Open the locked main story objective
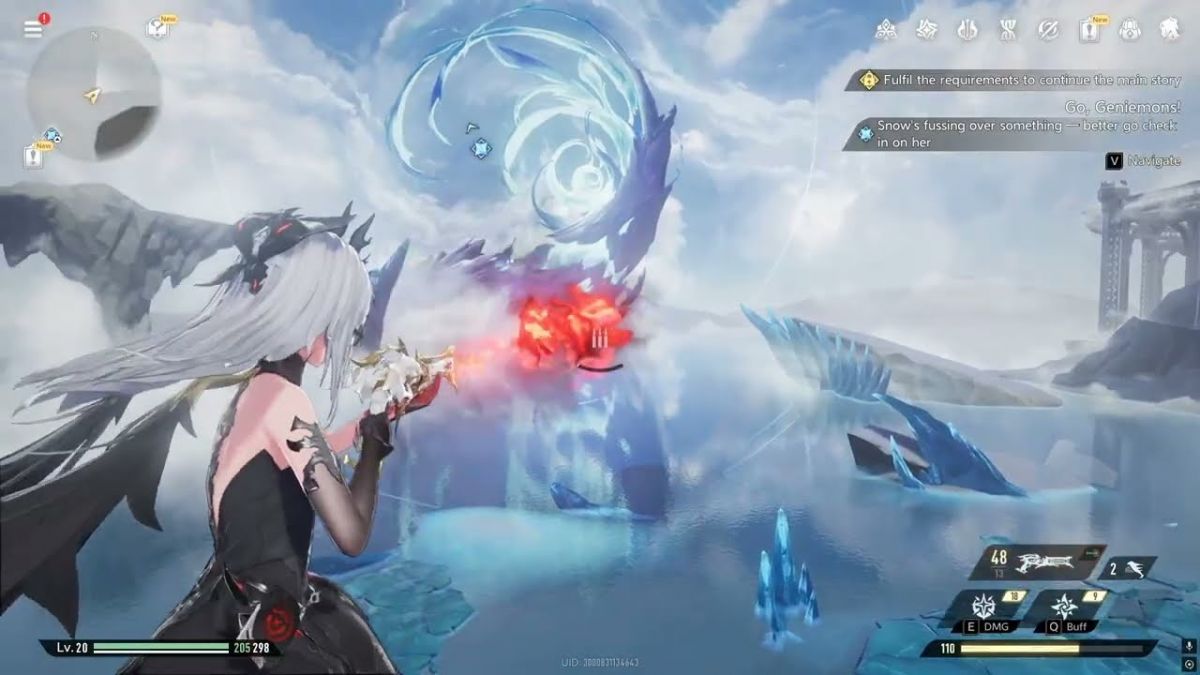This screenshot has width=1200, height=675. [x=1020, y=80]
